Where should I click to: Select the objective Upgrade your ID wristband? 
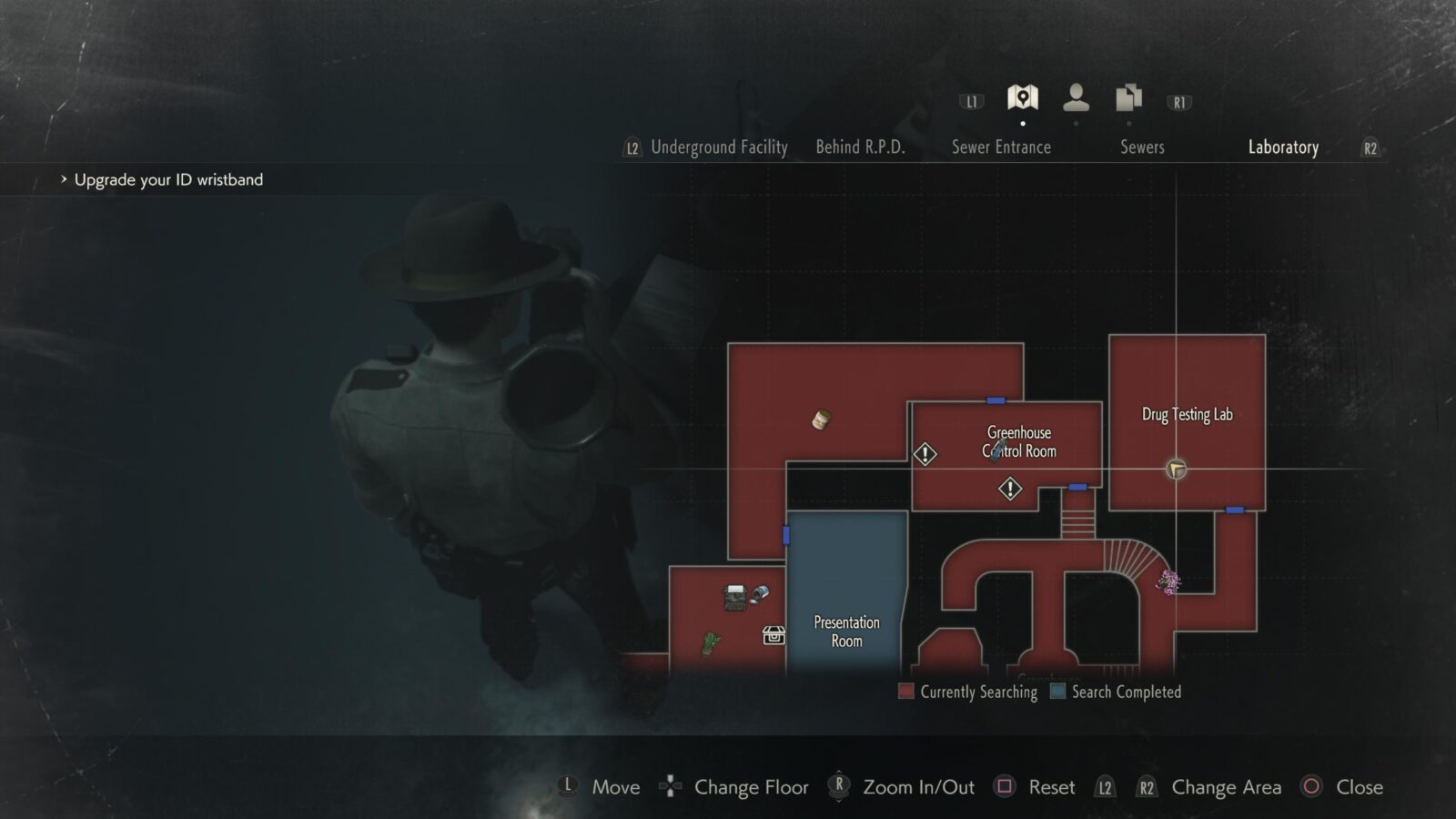pyautogui.click(x=169, y=179)
